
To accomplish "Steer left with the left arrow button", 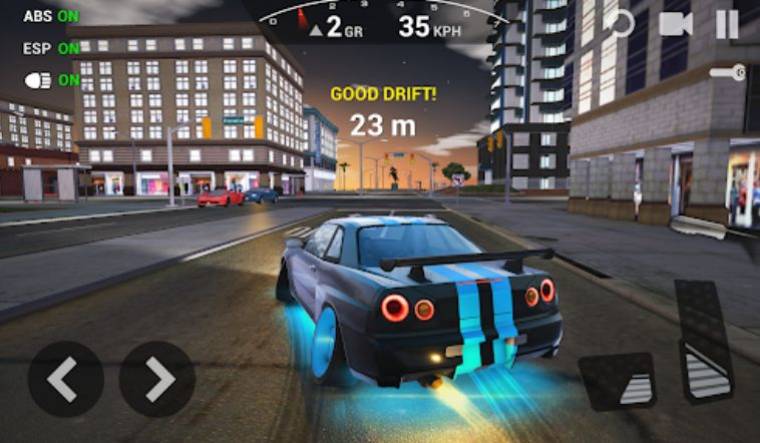I will 65,379.
